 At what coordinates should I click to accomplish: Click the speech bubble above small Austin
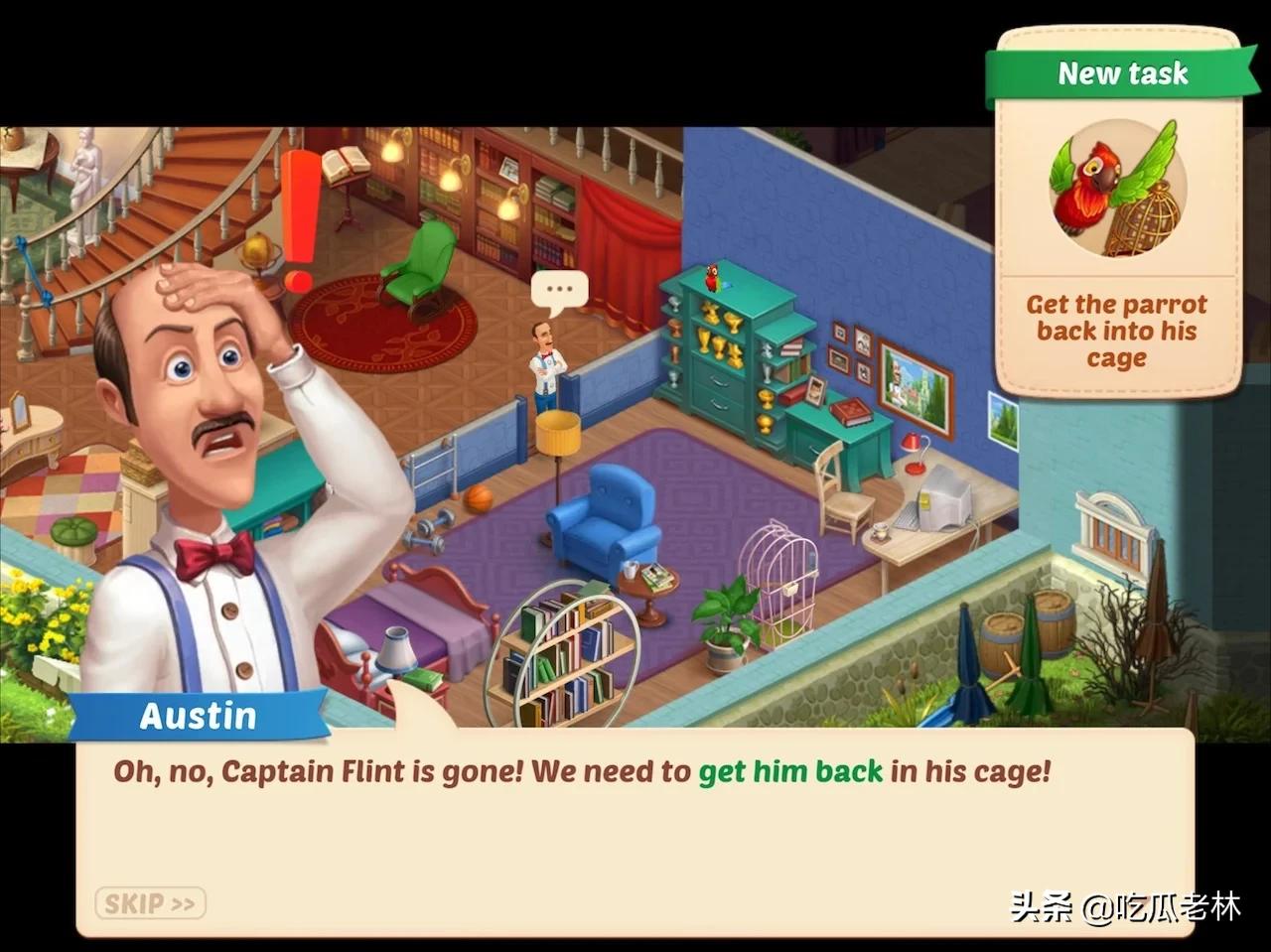[x=559, y=290]
